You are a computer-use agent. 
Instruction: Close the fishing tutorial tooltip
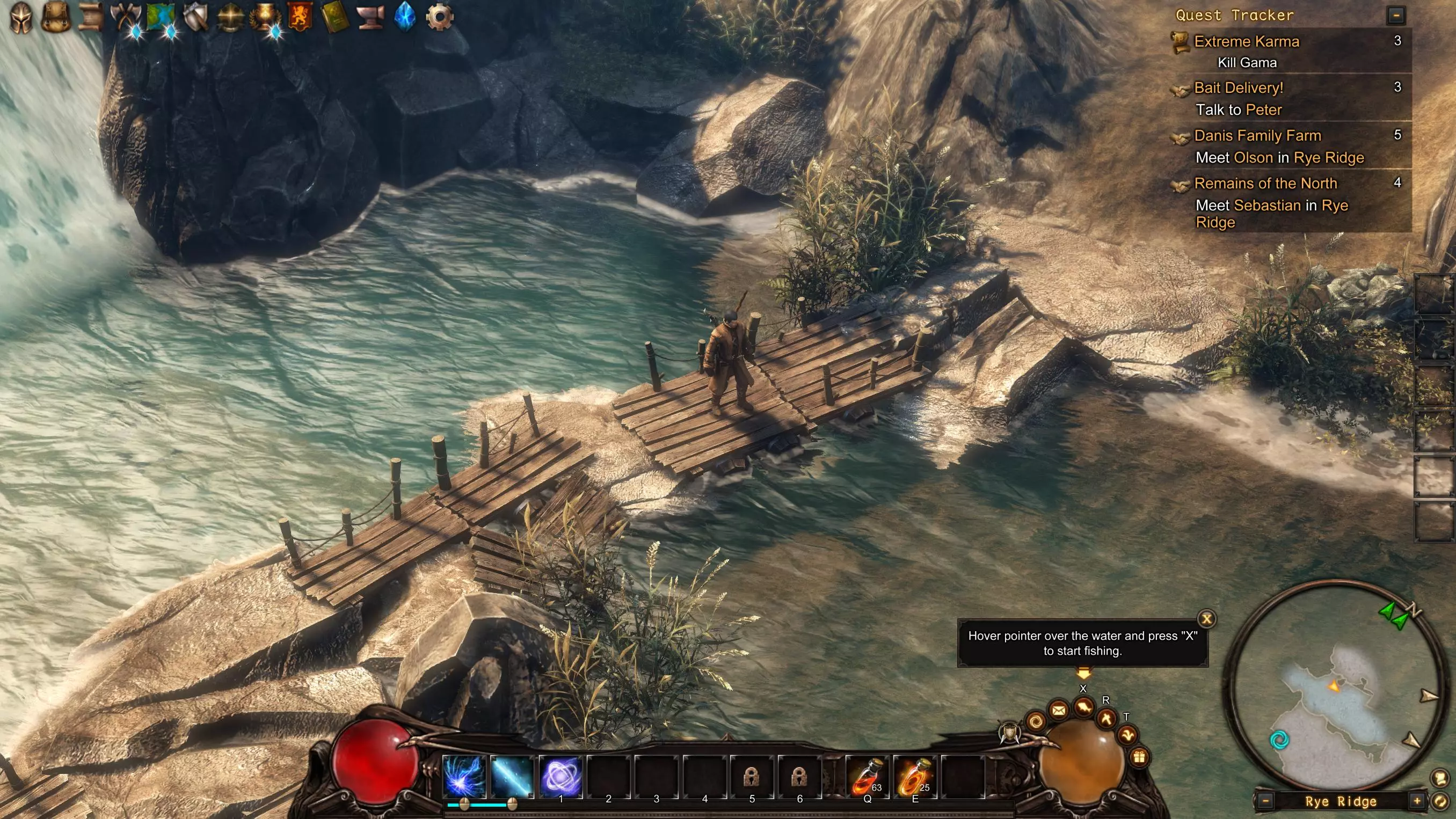1206,619
